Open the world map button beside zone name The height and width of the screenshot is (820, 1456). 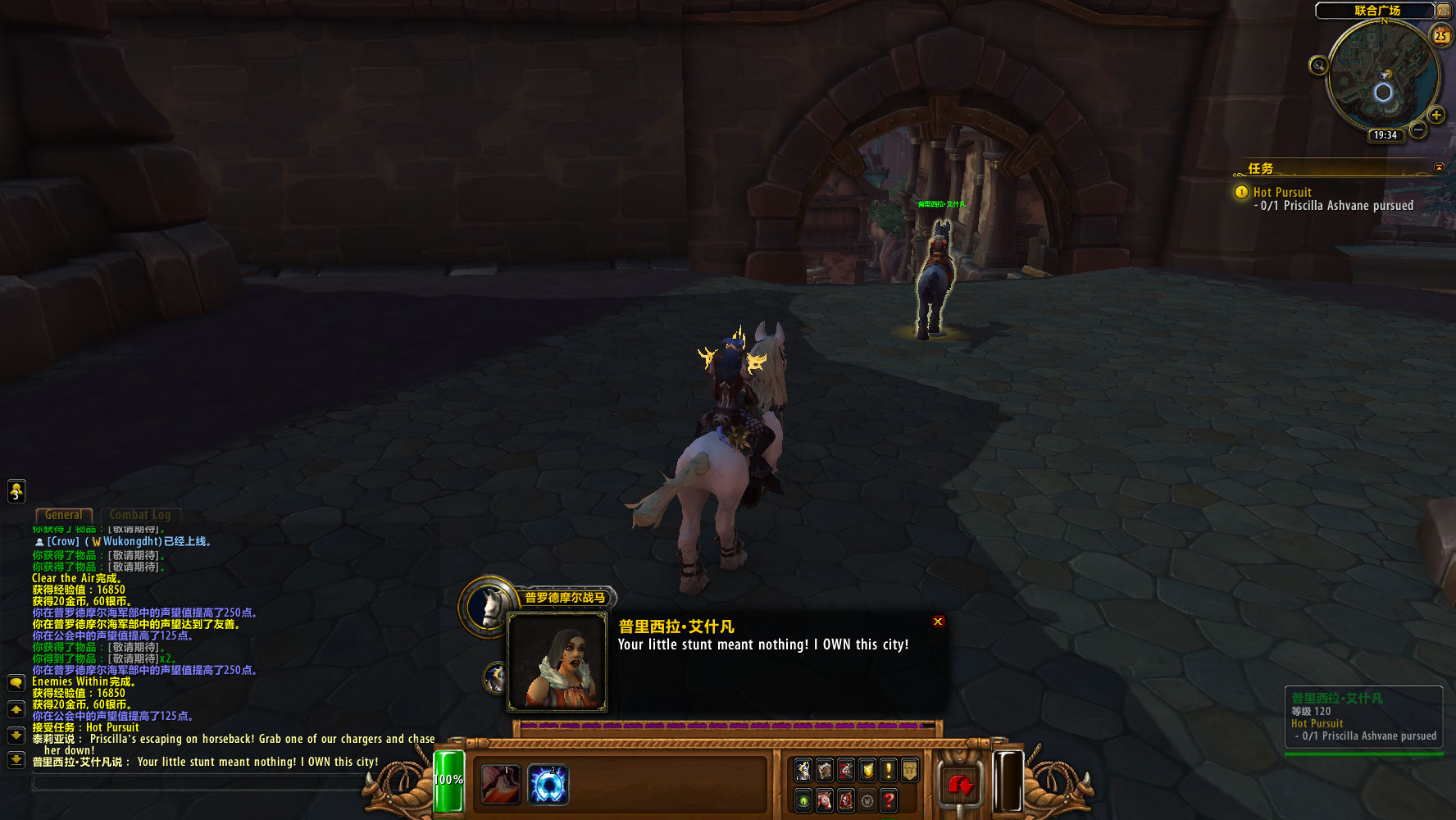[x=1444, y=10]
